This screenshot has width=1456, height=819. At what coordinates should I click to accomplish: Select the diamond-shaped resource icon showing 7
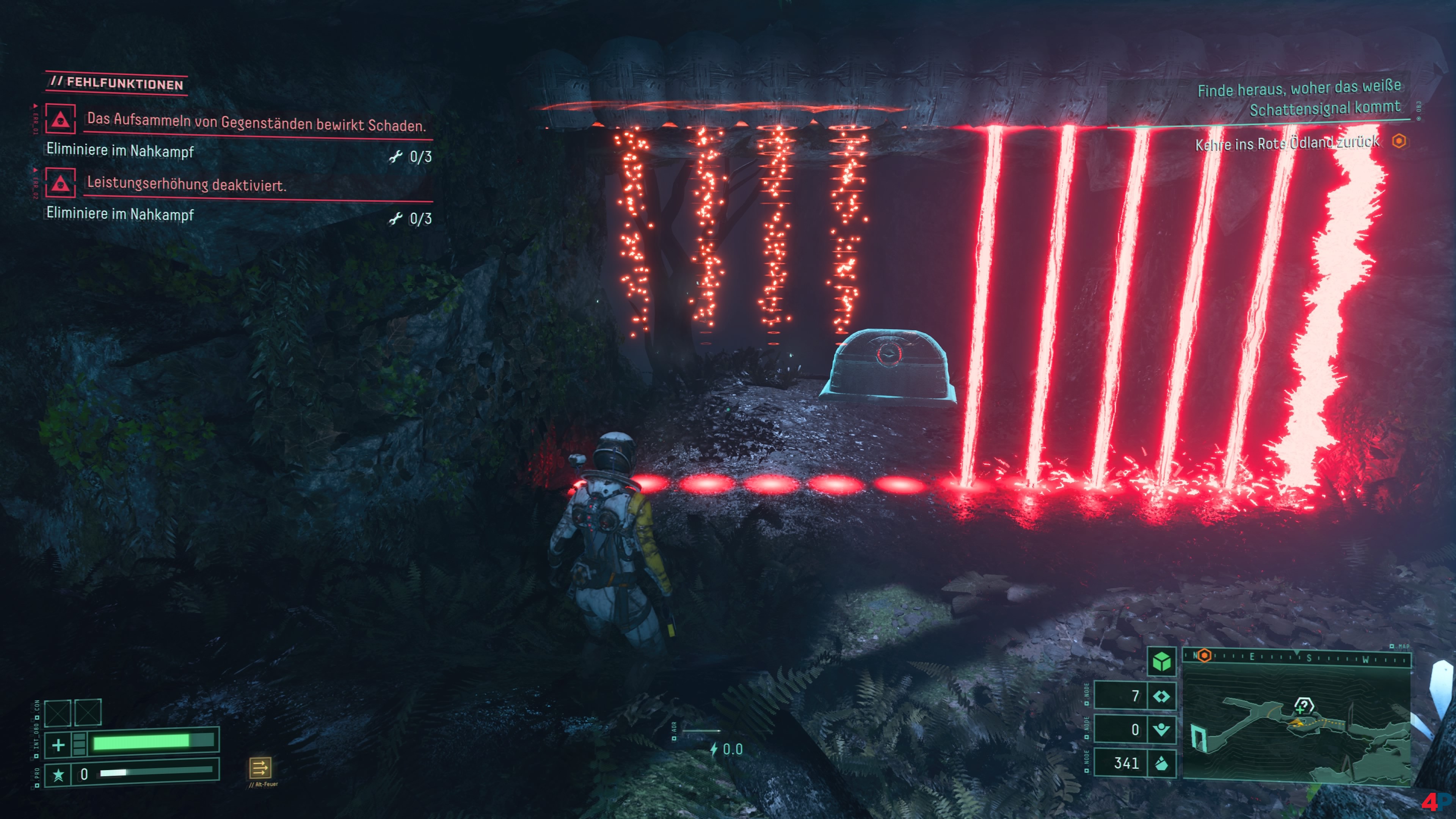(1161, 696)
